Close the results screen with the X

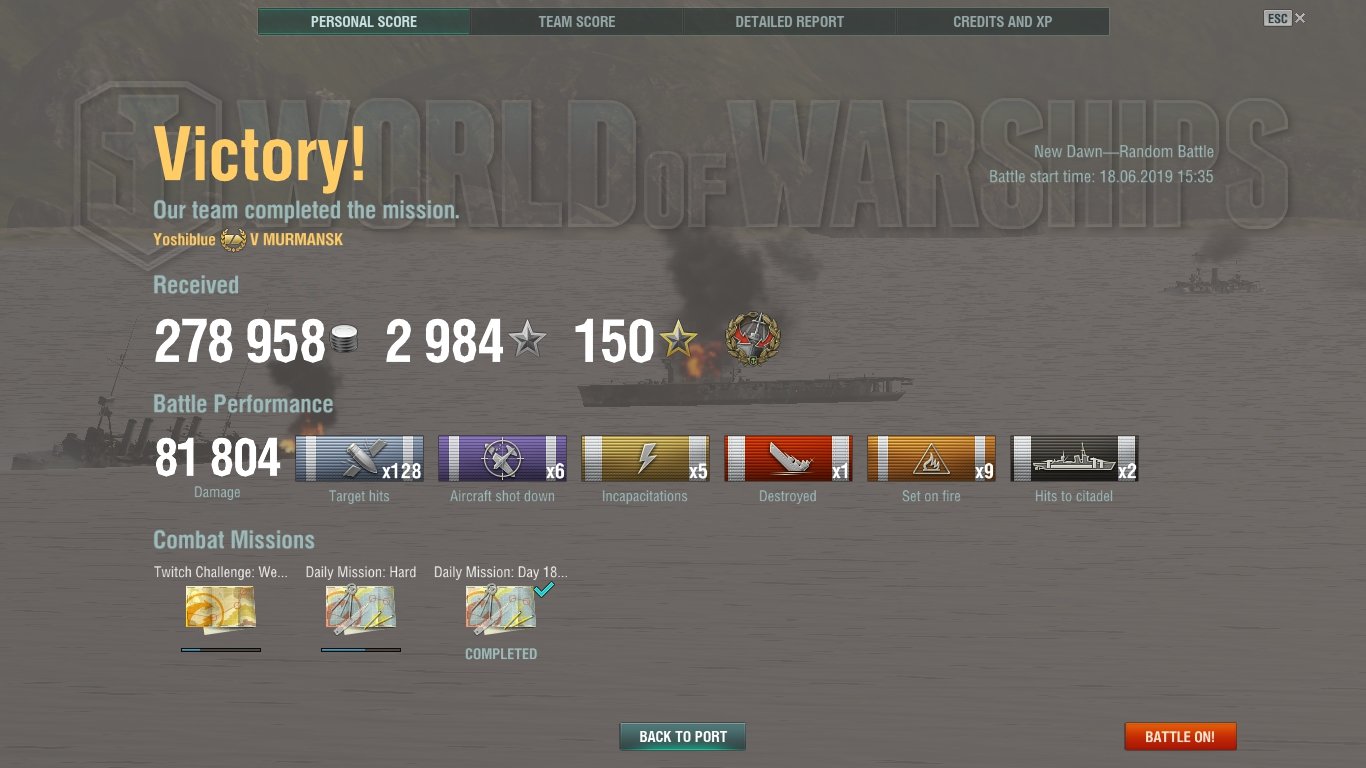coord(1300,18)
